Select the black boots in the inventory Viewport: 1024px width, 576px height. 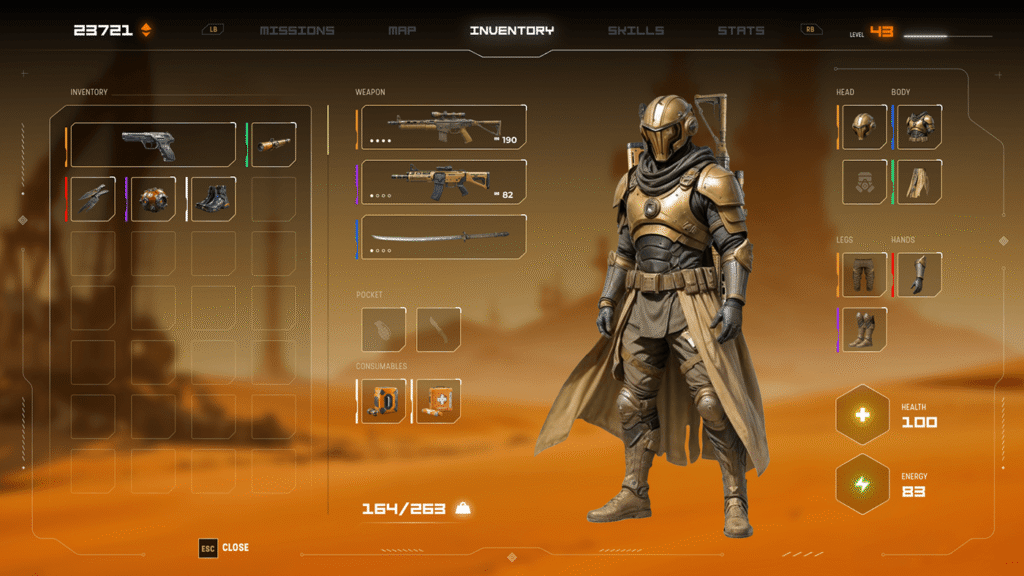coord(213,199)
